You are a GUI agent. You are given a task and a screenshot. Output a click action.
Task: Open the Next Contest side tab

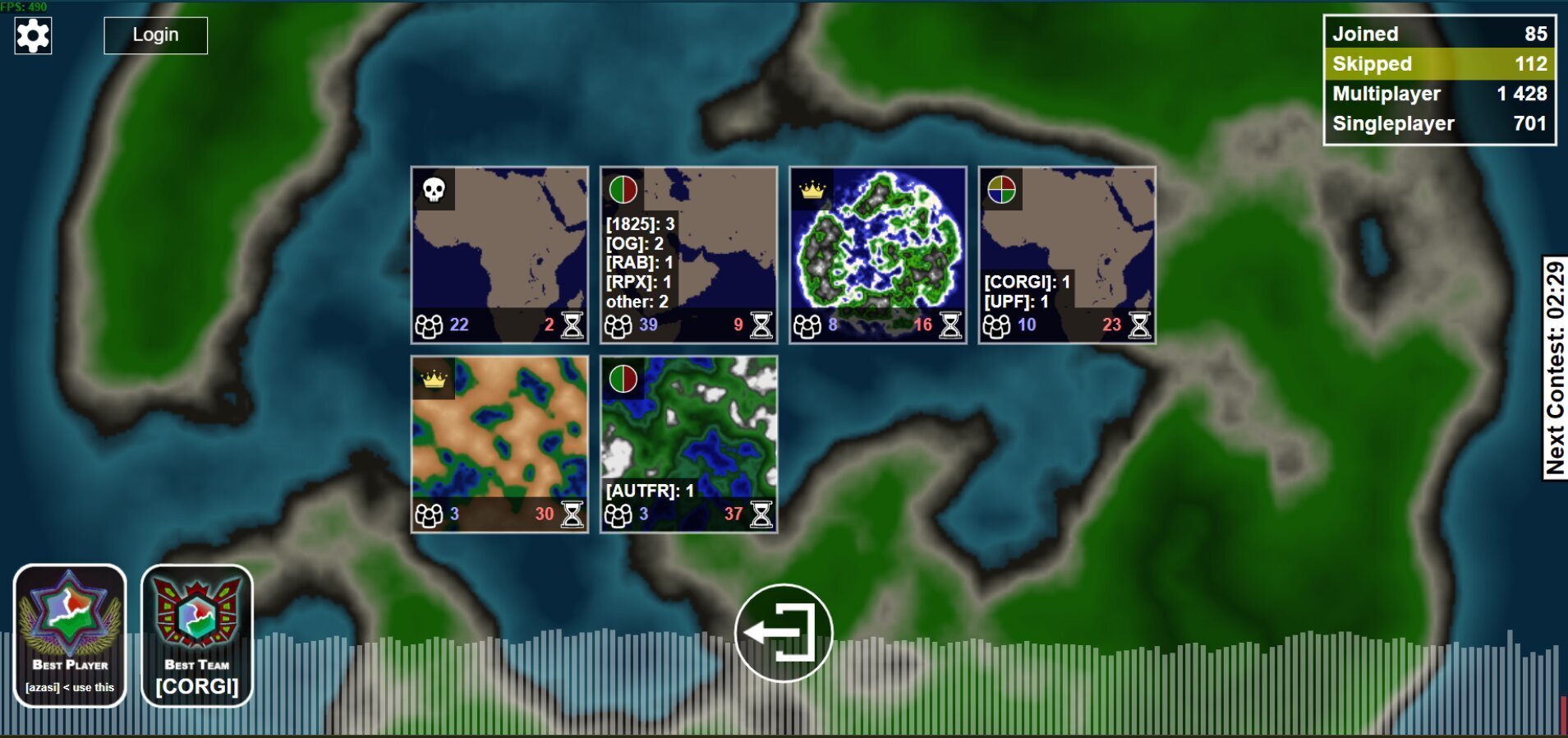point(1554,367)
